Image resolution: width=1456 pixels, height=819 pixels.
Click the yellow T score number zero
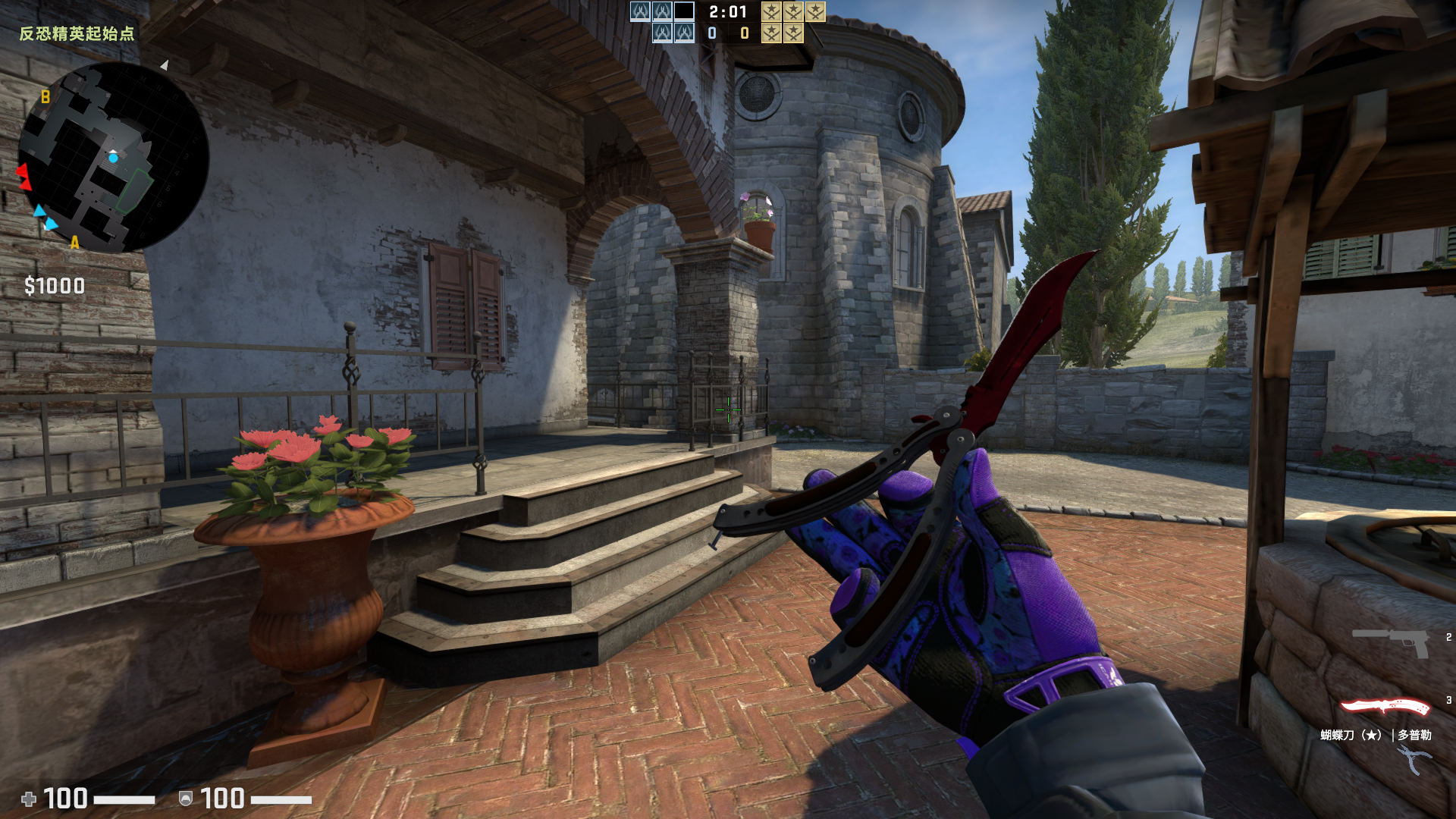coord(743,33)
